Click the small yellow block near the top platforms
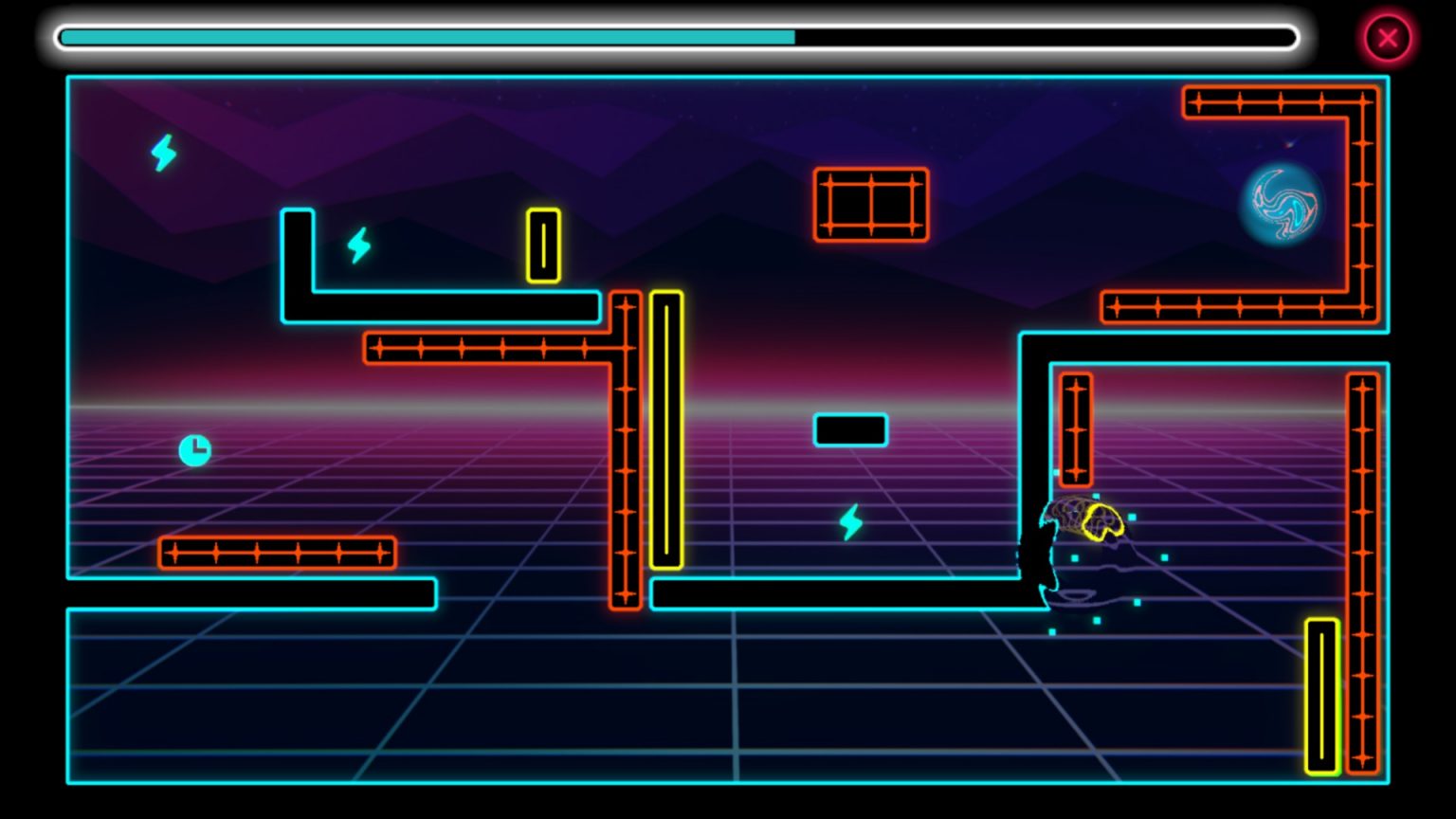The image size is (1456, 819). point(542,246)
